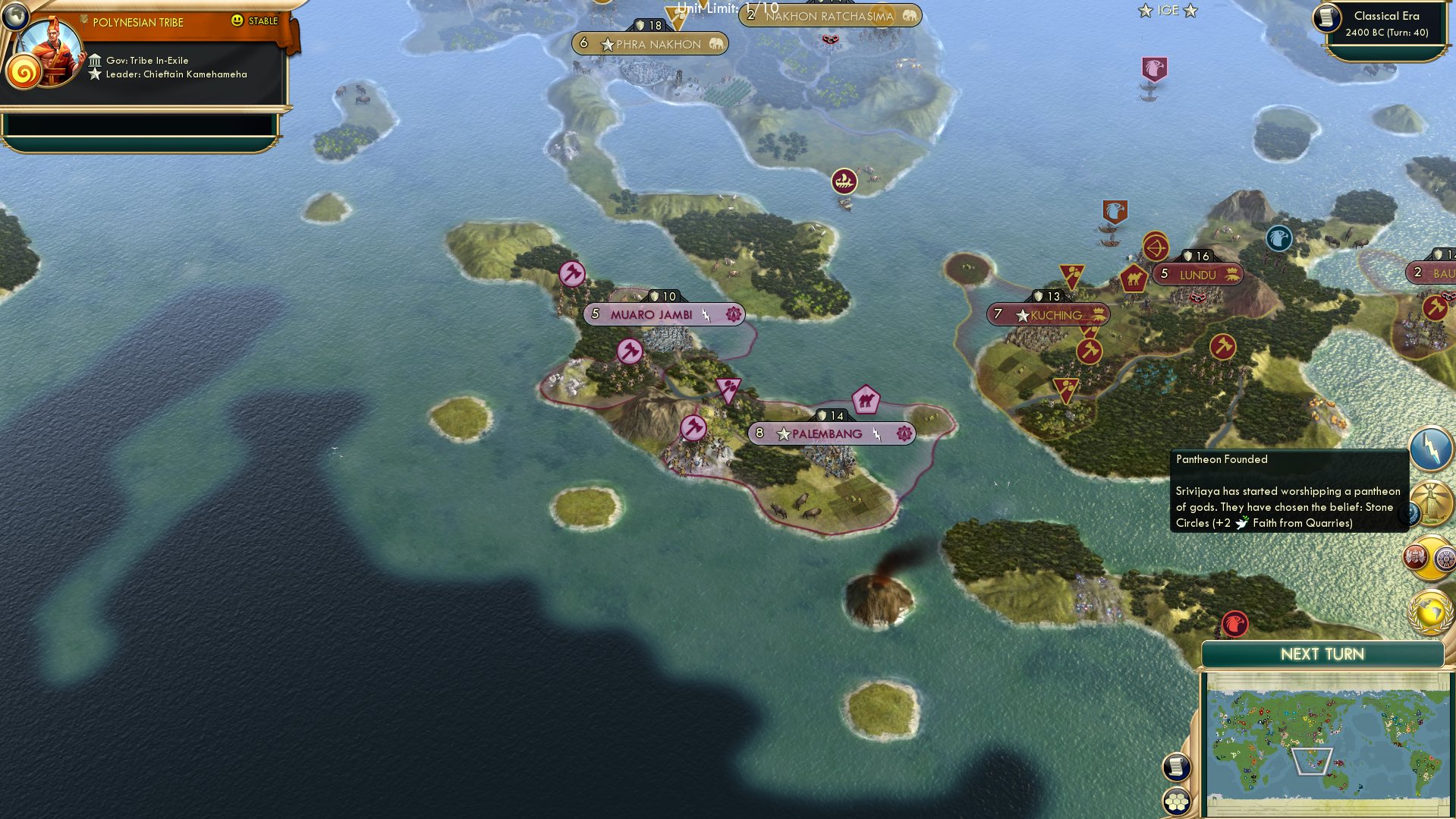The width and height of the screenshot is (1456, 819).
Task: Select the trireme ship icon in northern waters
Action: pos(844,182)
